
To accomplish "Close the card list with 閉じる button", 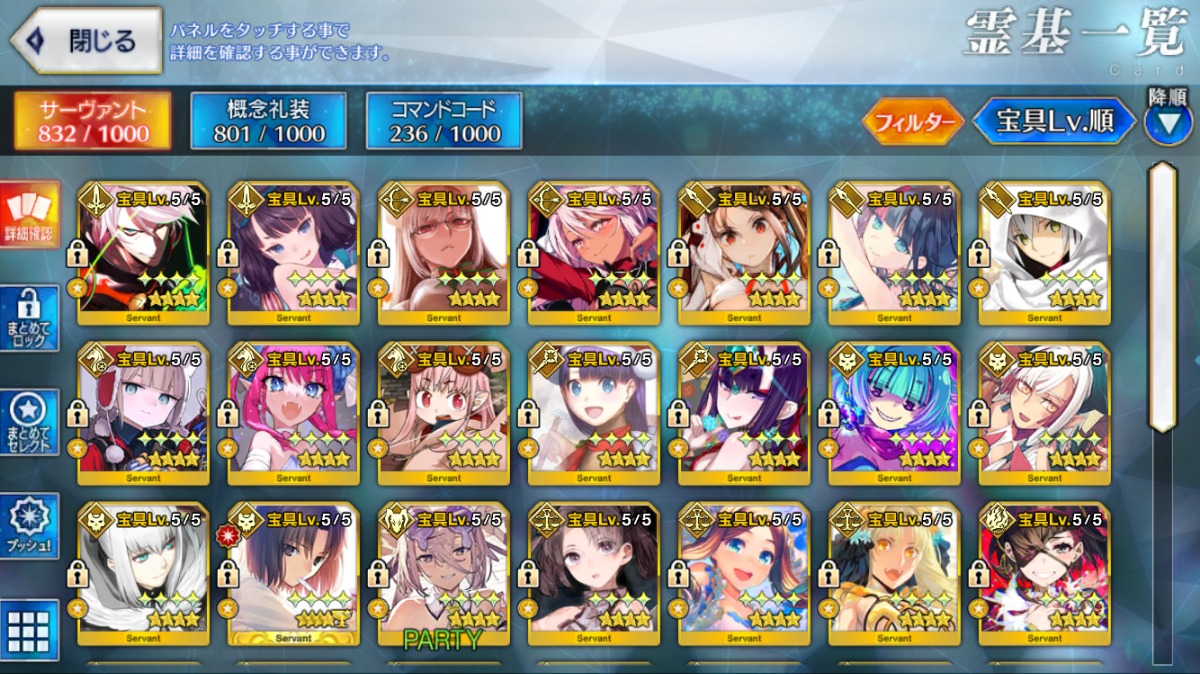I will click(x=86, y=41).
